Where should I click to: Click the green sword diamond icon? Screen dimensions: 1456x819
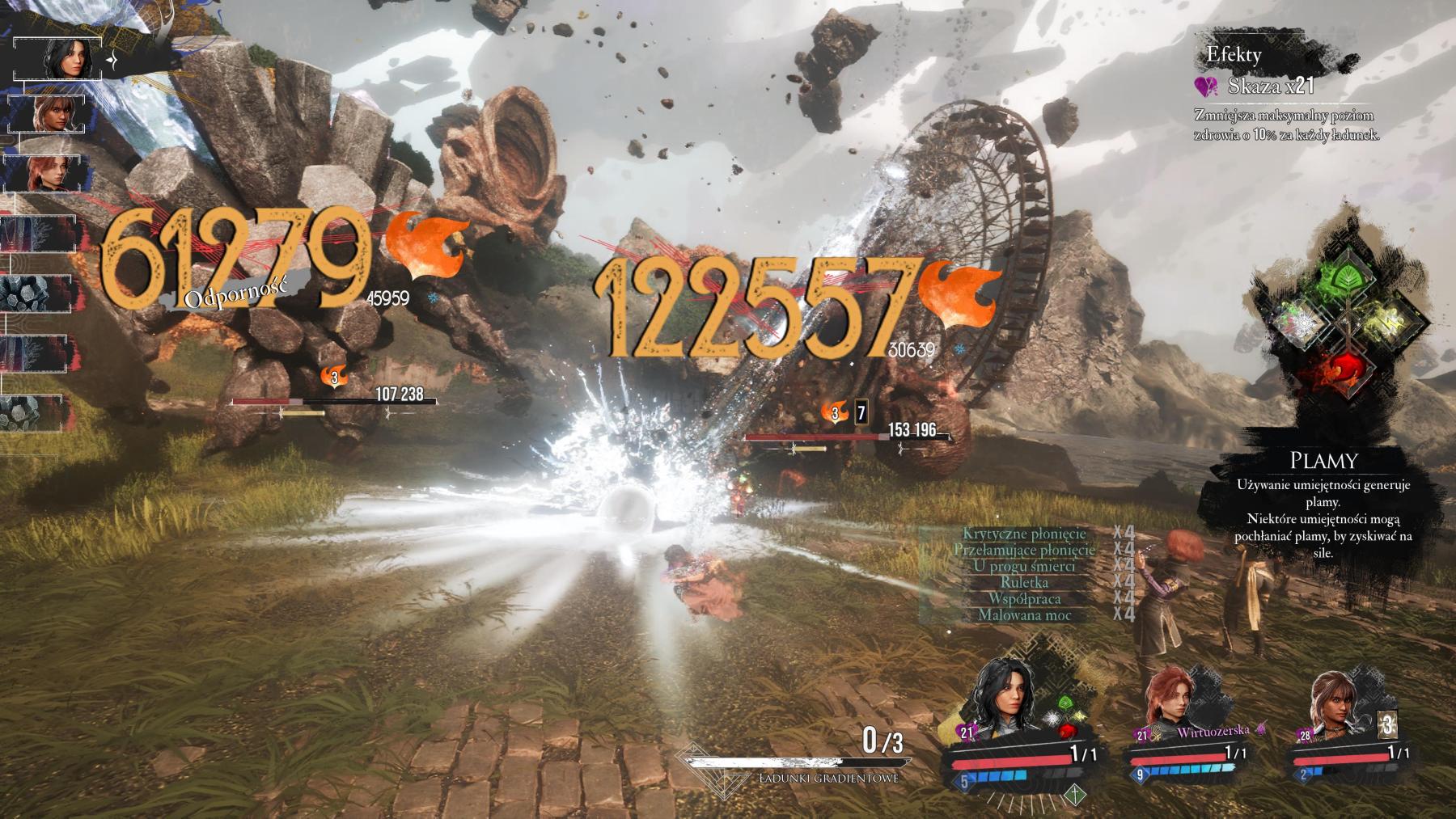(x=1073, y=793)
